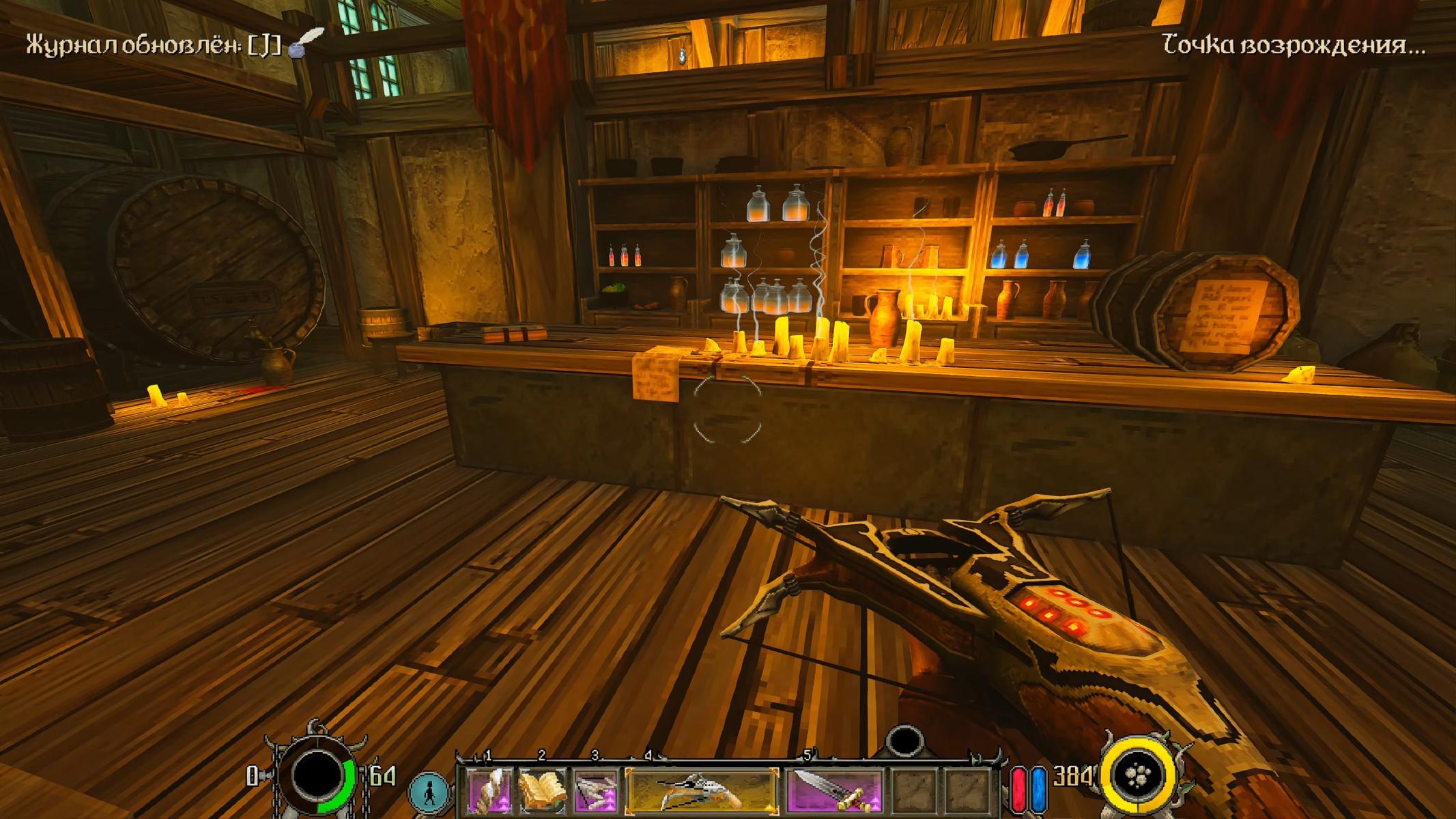
Task: Open the journal via the quill icon
Action: coord(305,42)
